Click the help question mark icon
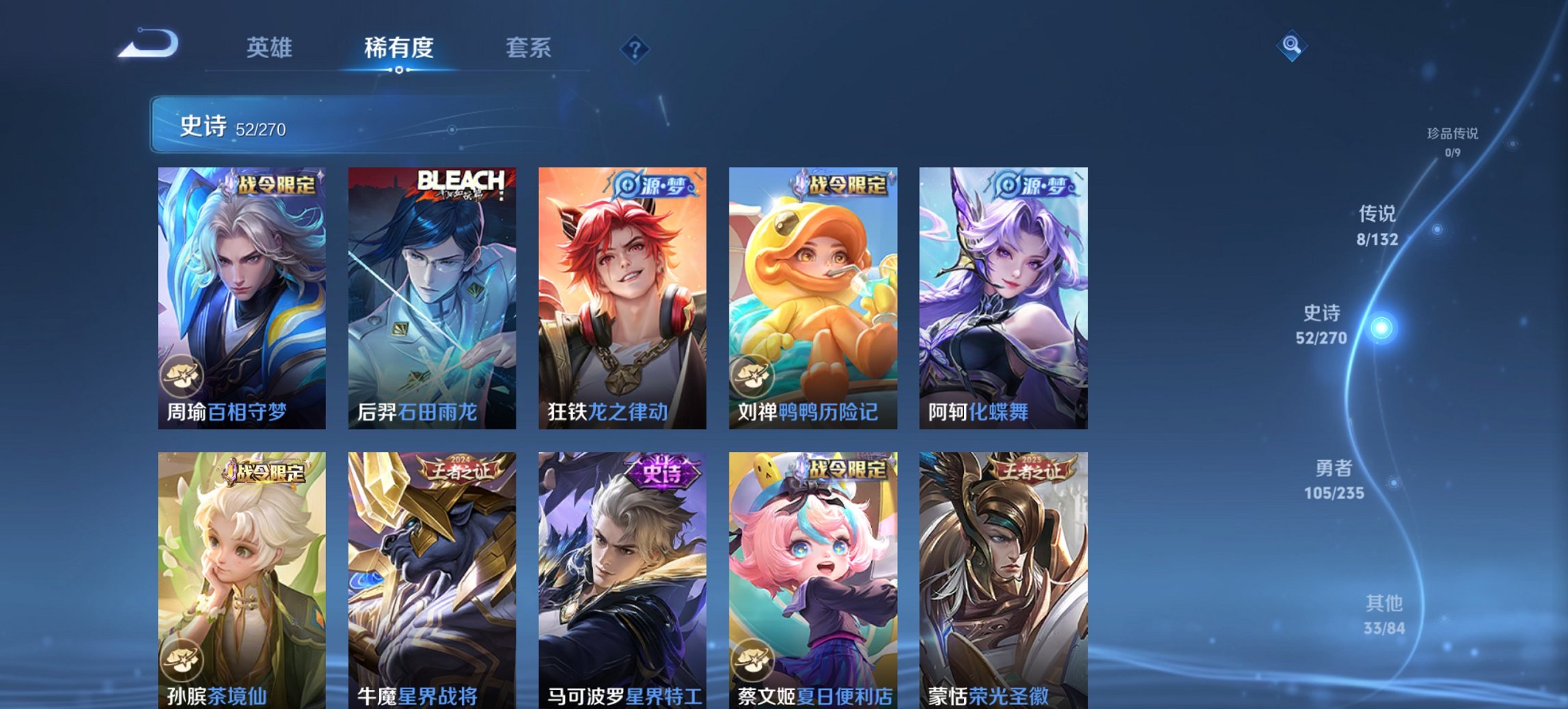Screen dimensions: 1568x709 (635, 48)
